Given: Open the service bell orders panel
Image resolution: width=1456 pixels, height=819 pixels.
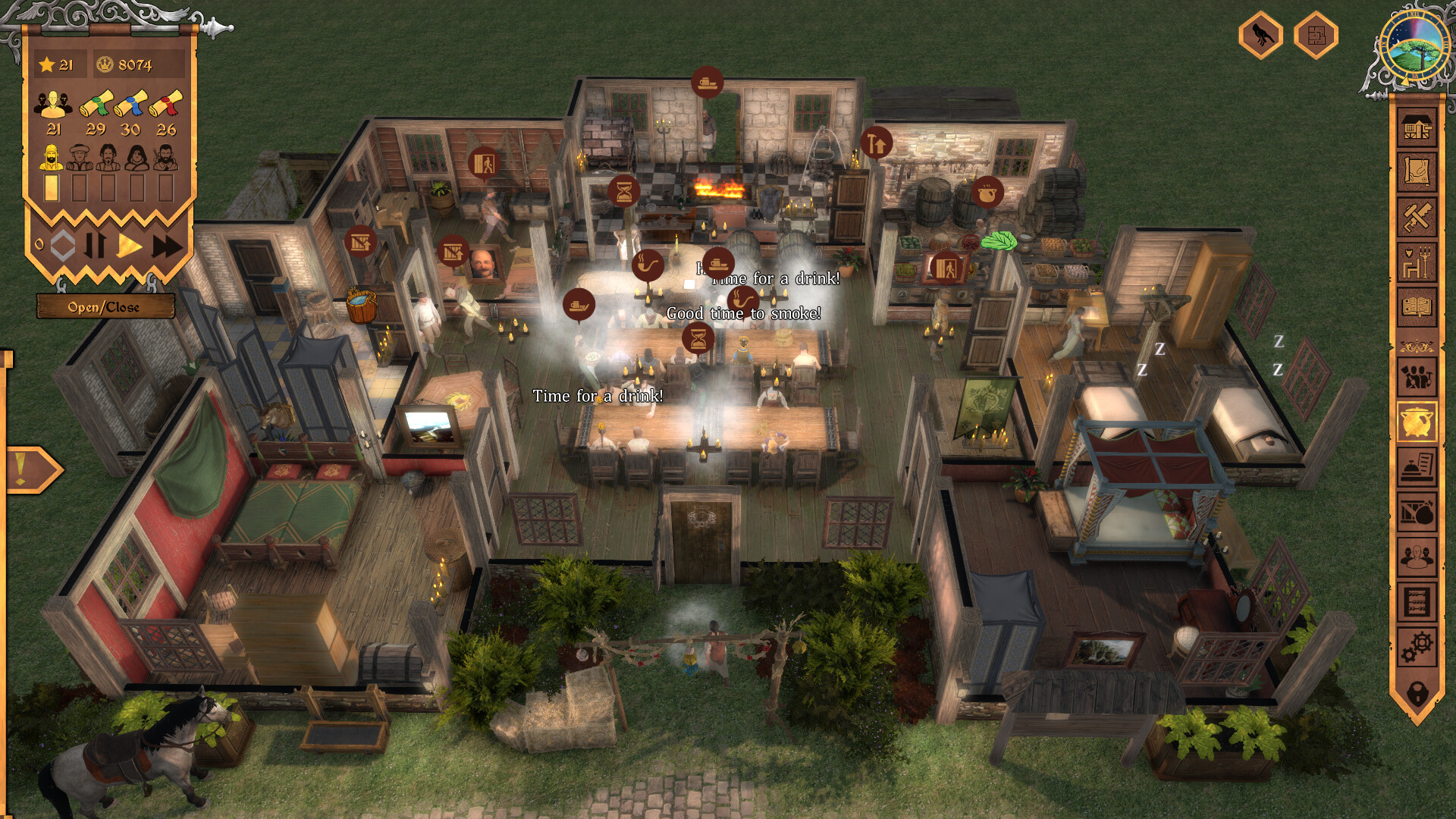Looking at the screenshot, I should [1419, 466].
